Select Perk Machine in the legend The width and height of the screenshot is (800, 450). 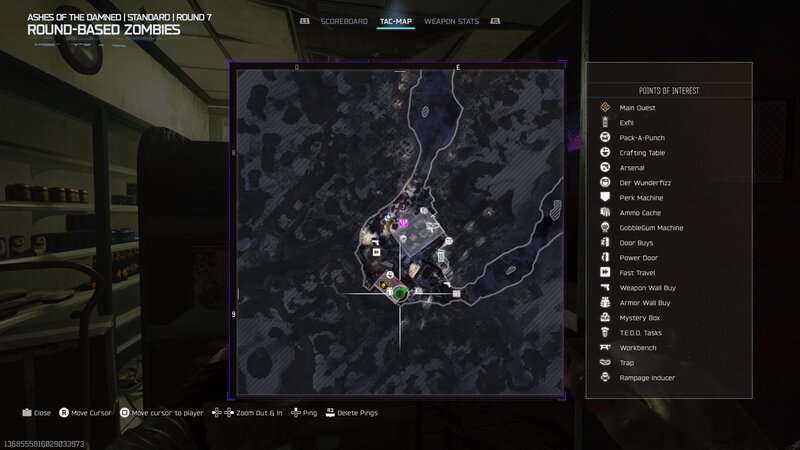coord(641,198)
